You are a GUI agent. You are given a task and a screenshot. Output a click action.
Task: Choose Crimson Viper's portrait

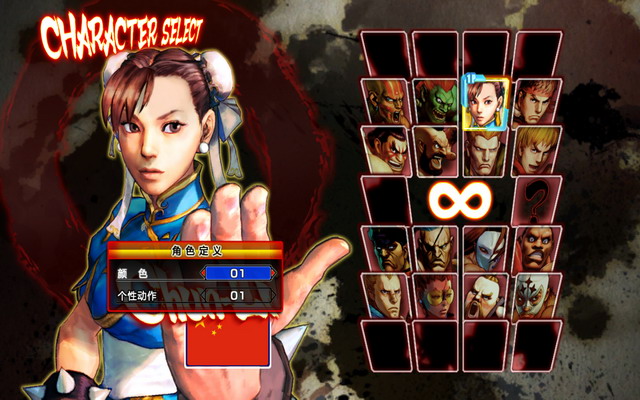coord(436,296)
